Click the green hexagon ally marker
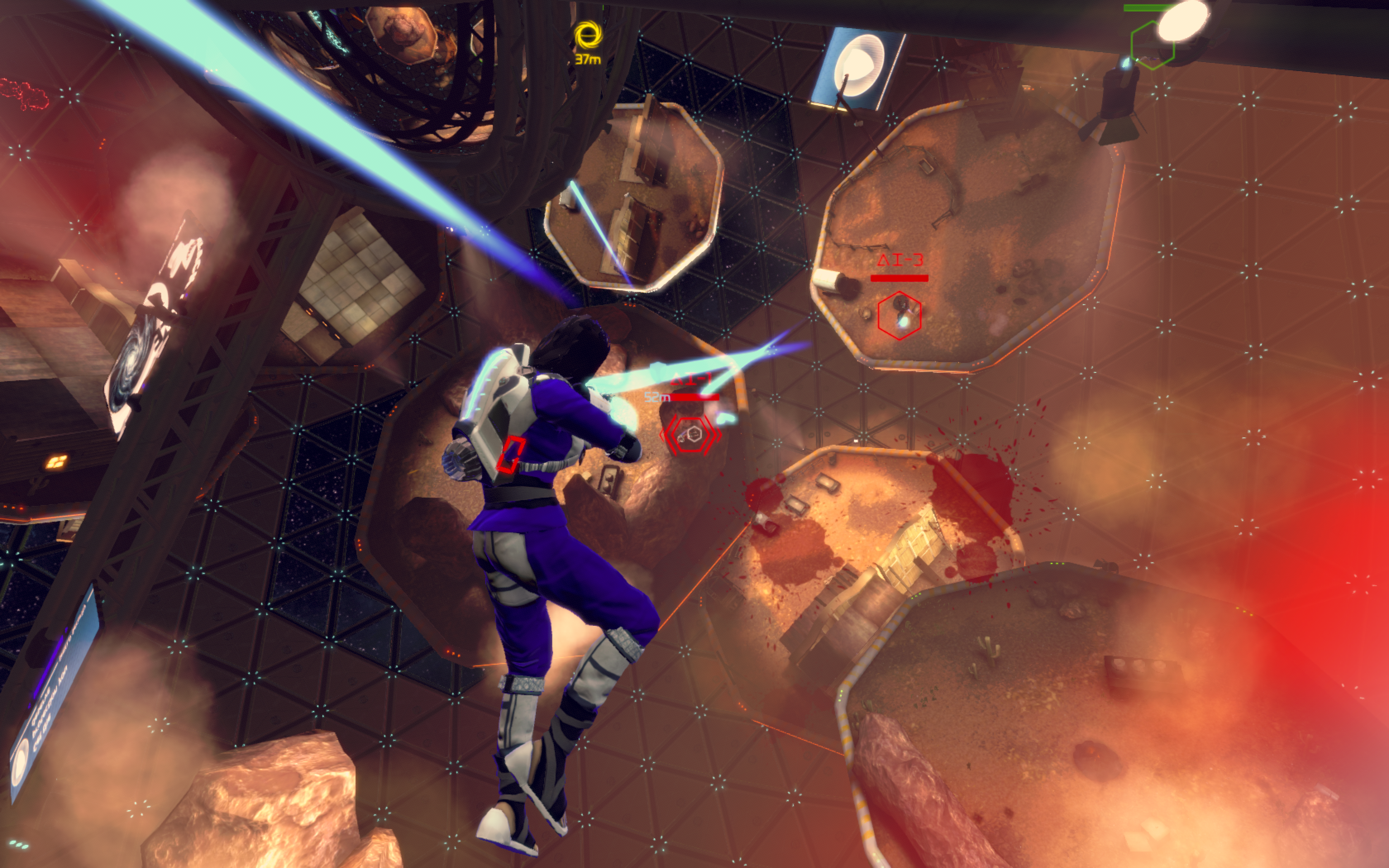Viewport: 1389px width, 868px height. coord(1151,46)
